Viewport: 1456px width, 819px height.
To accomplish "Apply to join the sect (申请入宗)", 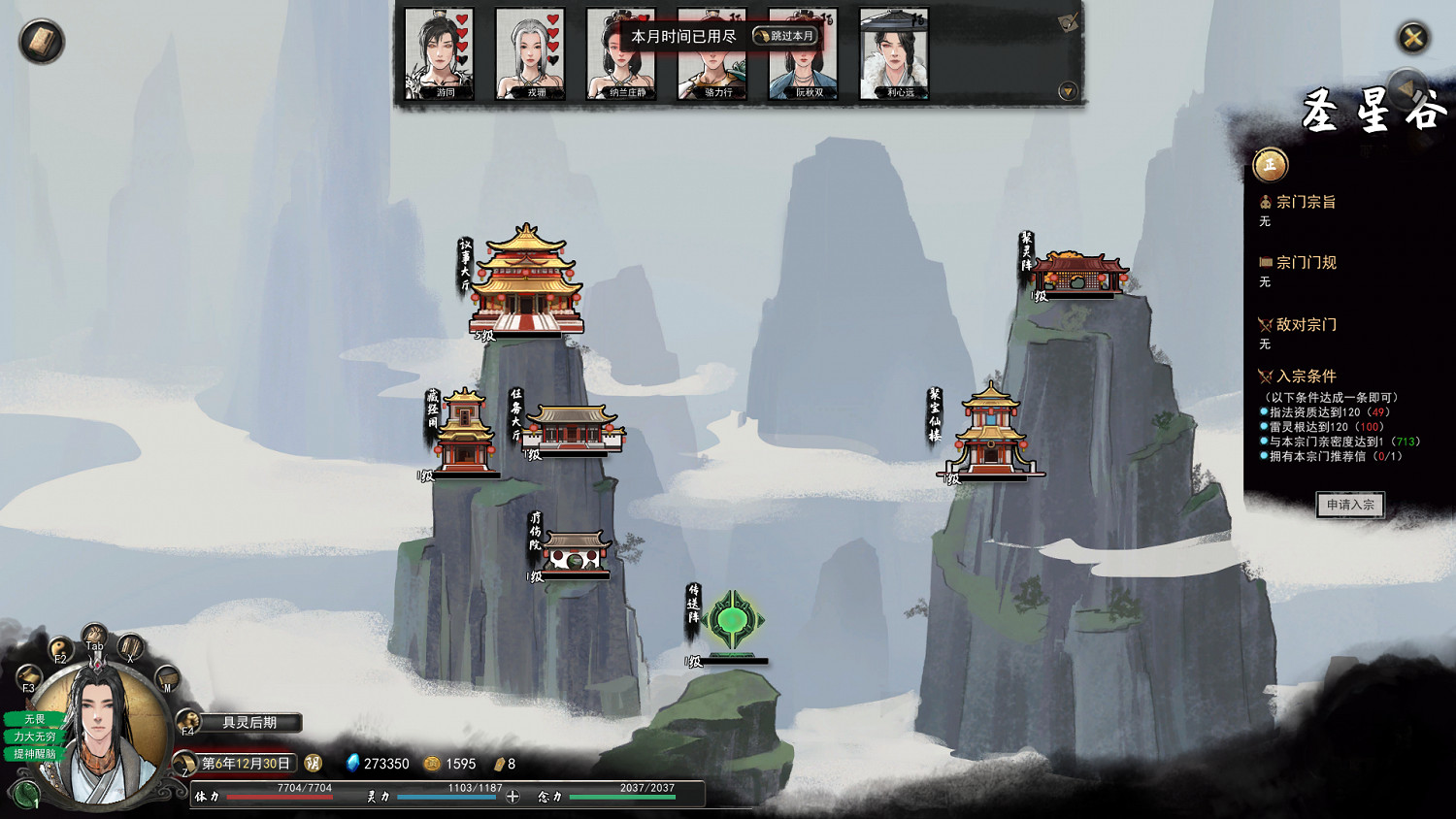I will click(x=1349, y=505).
